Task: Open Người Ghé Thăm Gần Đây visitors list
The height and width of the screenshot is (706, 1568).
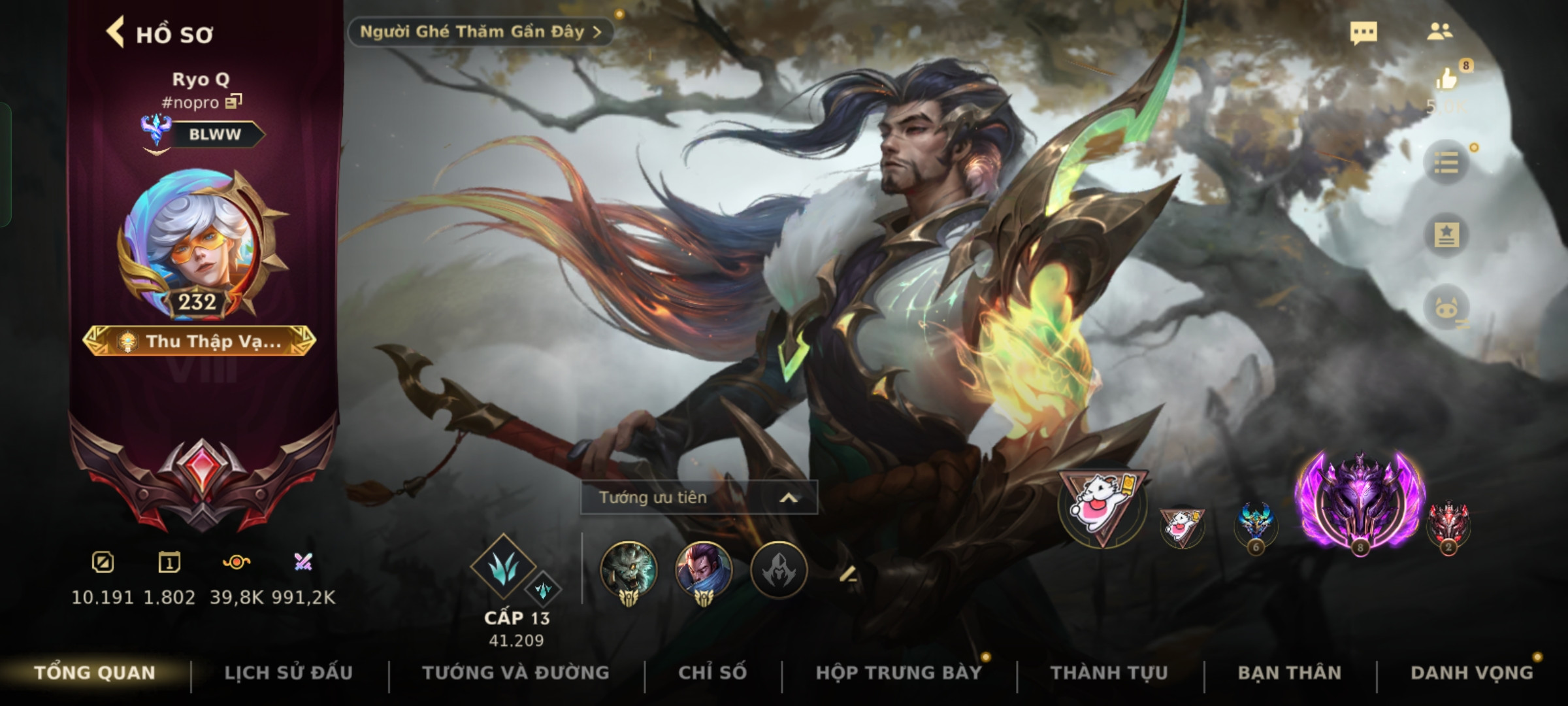Action: 480,32
